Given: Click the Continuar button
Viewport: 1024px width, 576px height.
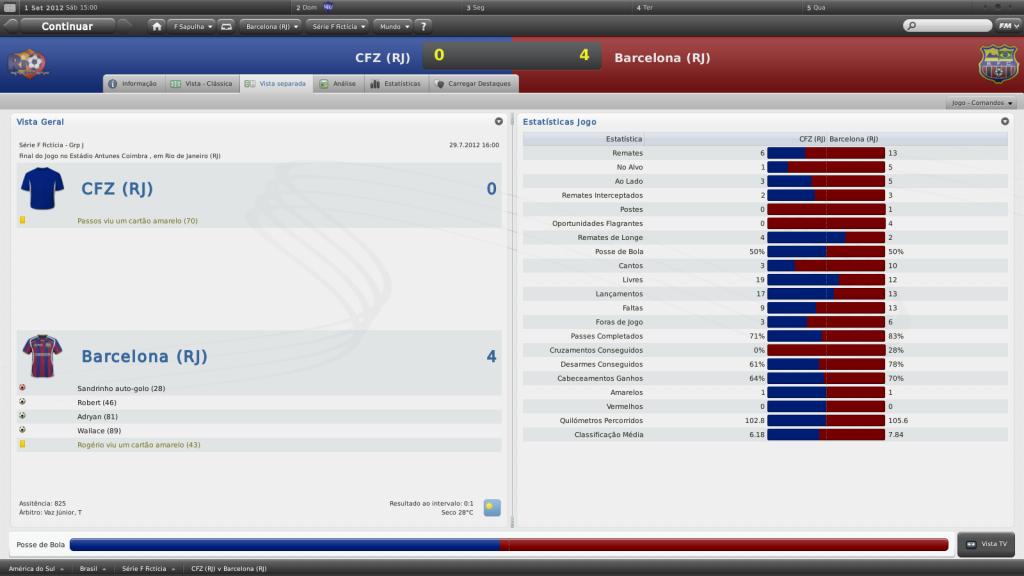Looking at the screenshot, I should pyautogui.click(x=67, y=26).
